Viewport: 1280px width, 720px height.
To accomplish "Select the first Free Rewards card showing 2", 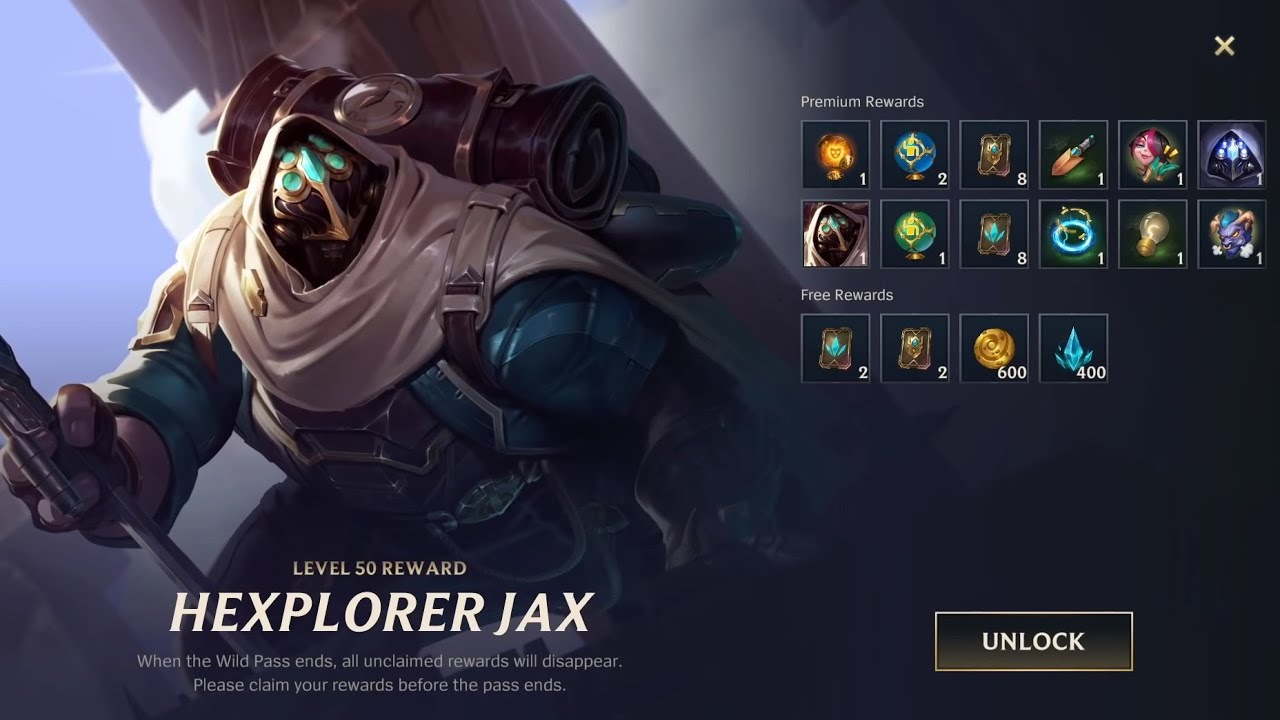I will tap(836, 348).
